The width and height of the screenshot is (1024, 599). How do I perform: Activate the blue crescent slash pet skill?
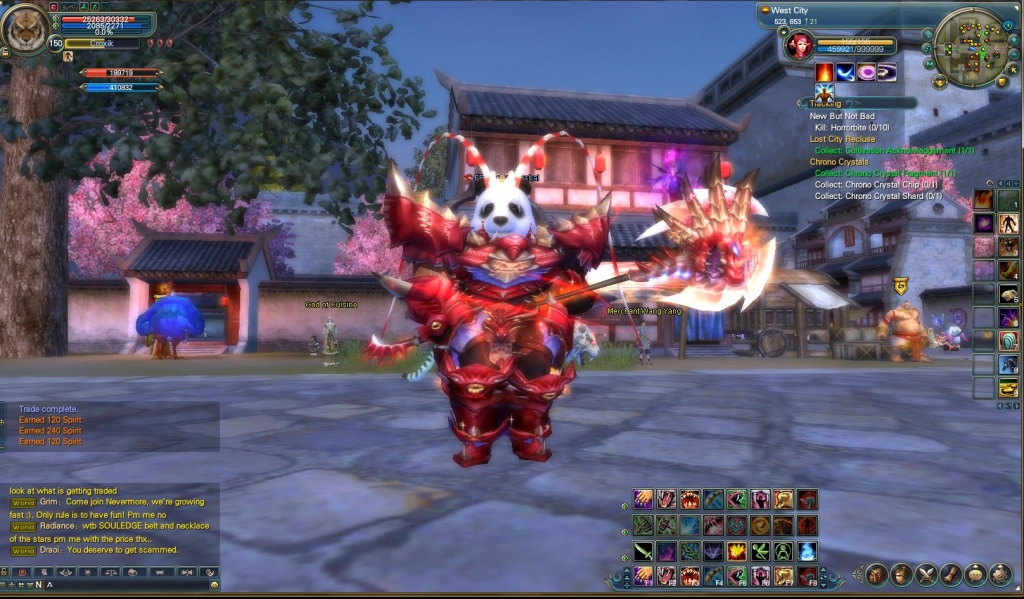click(x=846, y=72)
